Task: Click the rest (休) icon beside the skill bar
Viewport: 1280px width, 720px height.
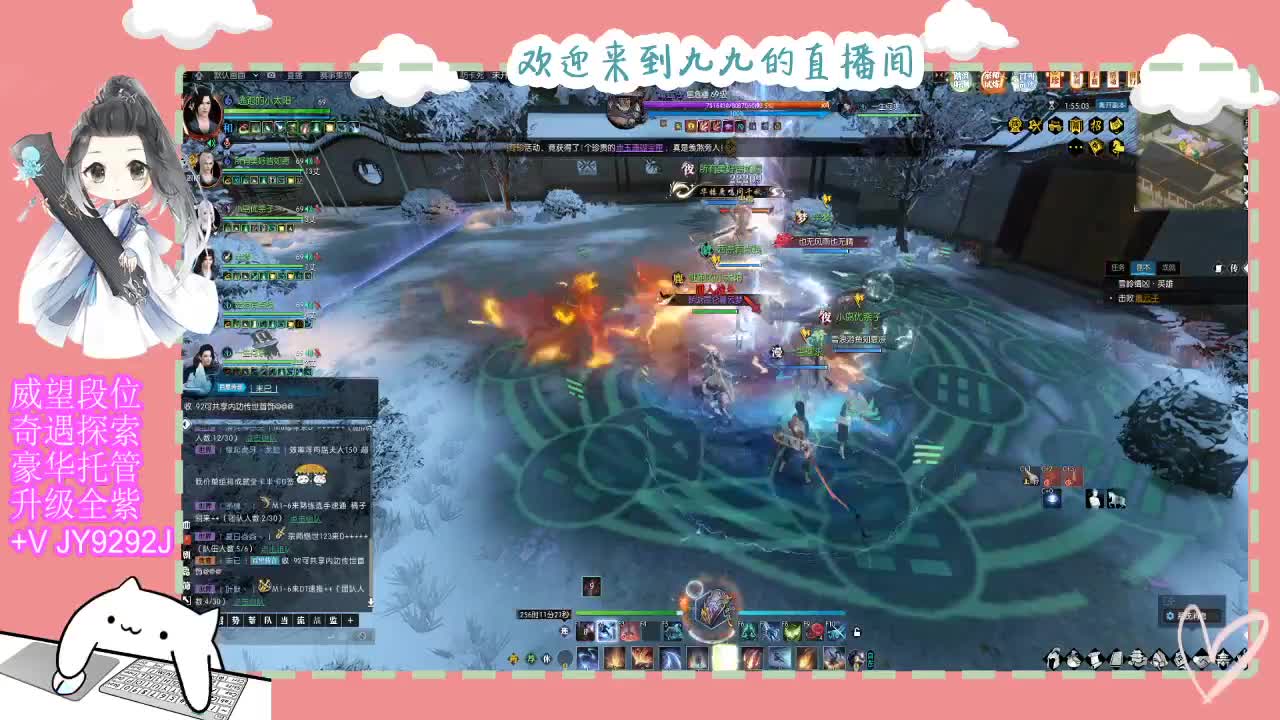Action: point(548,659)
